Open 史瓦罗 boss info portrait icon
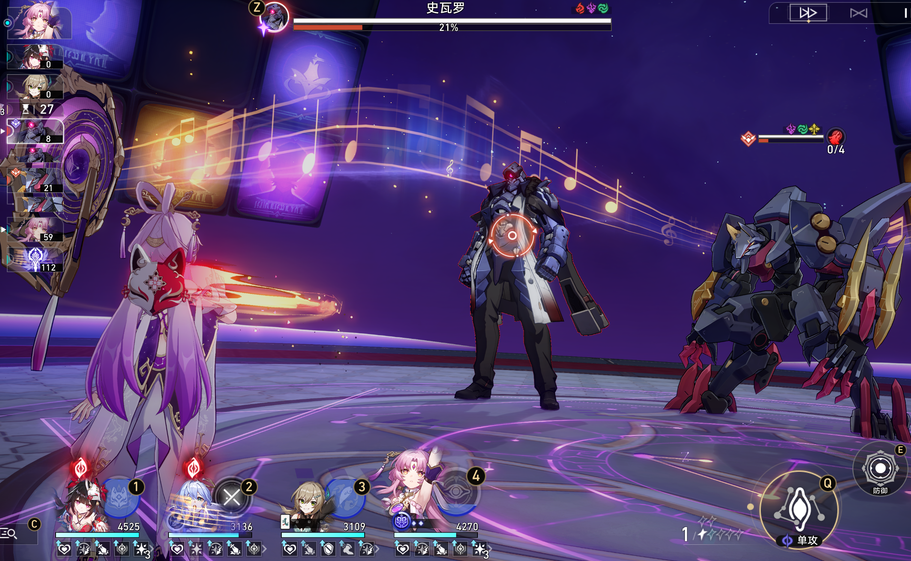This screenshot has height=561, width=911. coord(274,16)
